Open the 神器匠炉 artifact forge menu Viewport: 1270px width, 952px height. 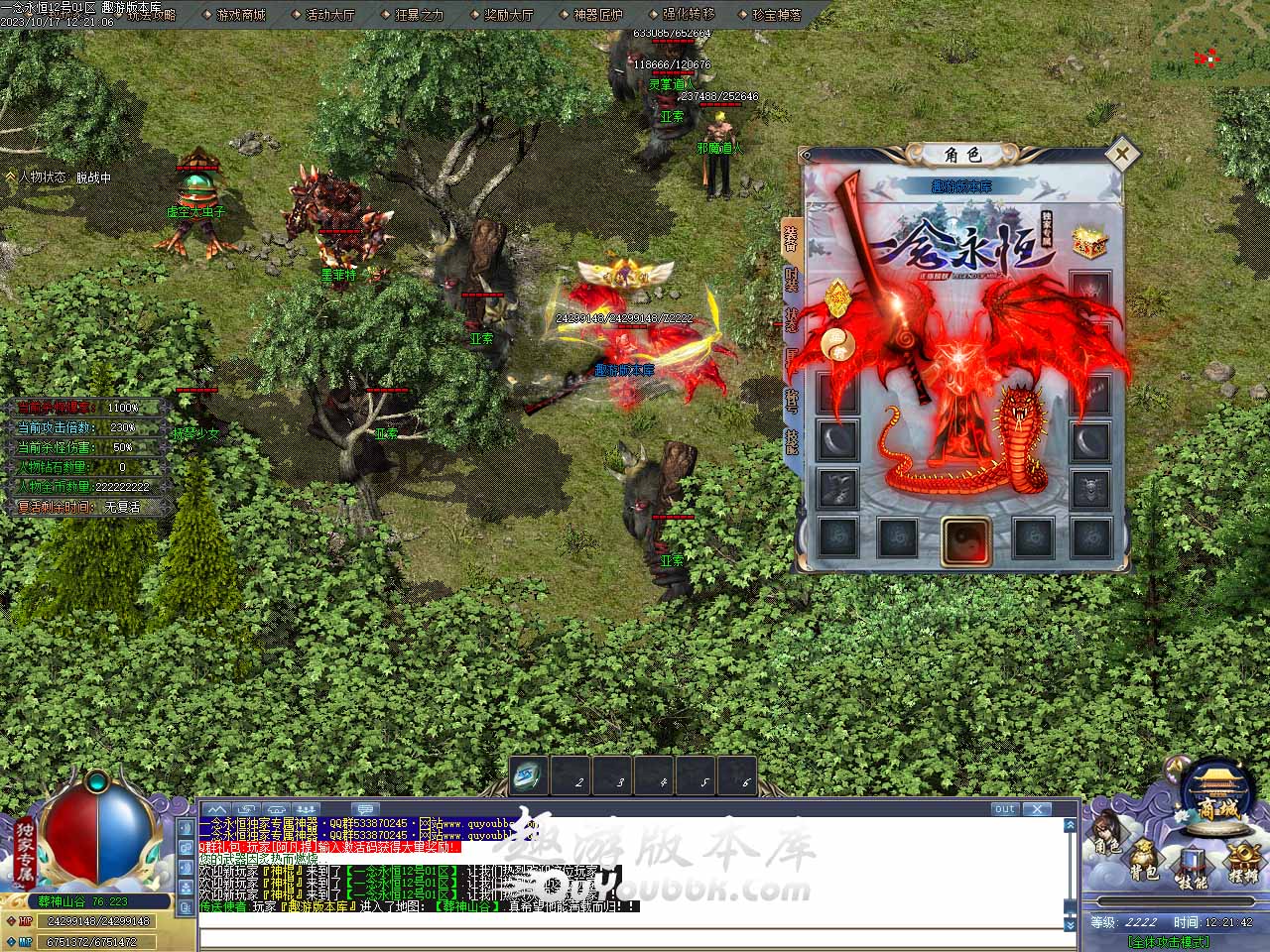[597, 15]
